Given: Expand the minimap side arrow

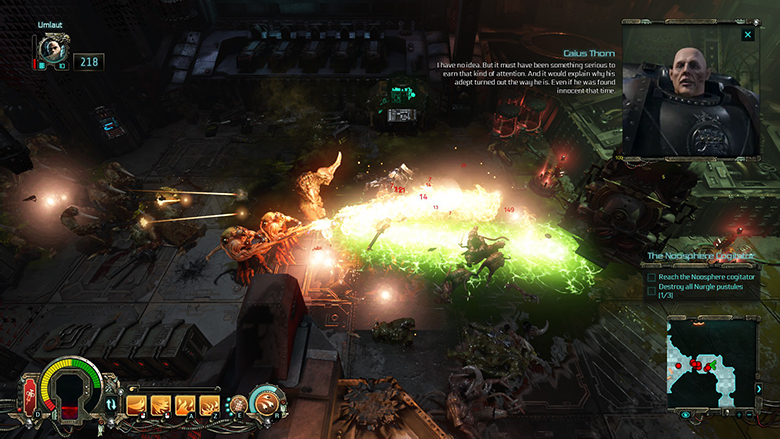Looking at the screenshot, I should point(759,388).
